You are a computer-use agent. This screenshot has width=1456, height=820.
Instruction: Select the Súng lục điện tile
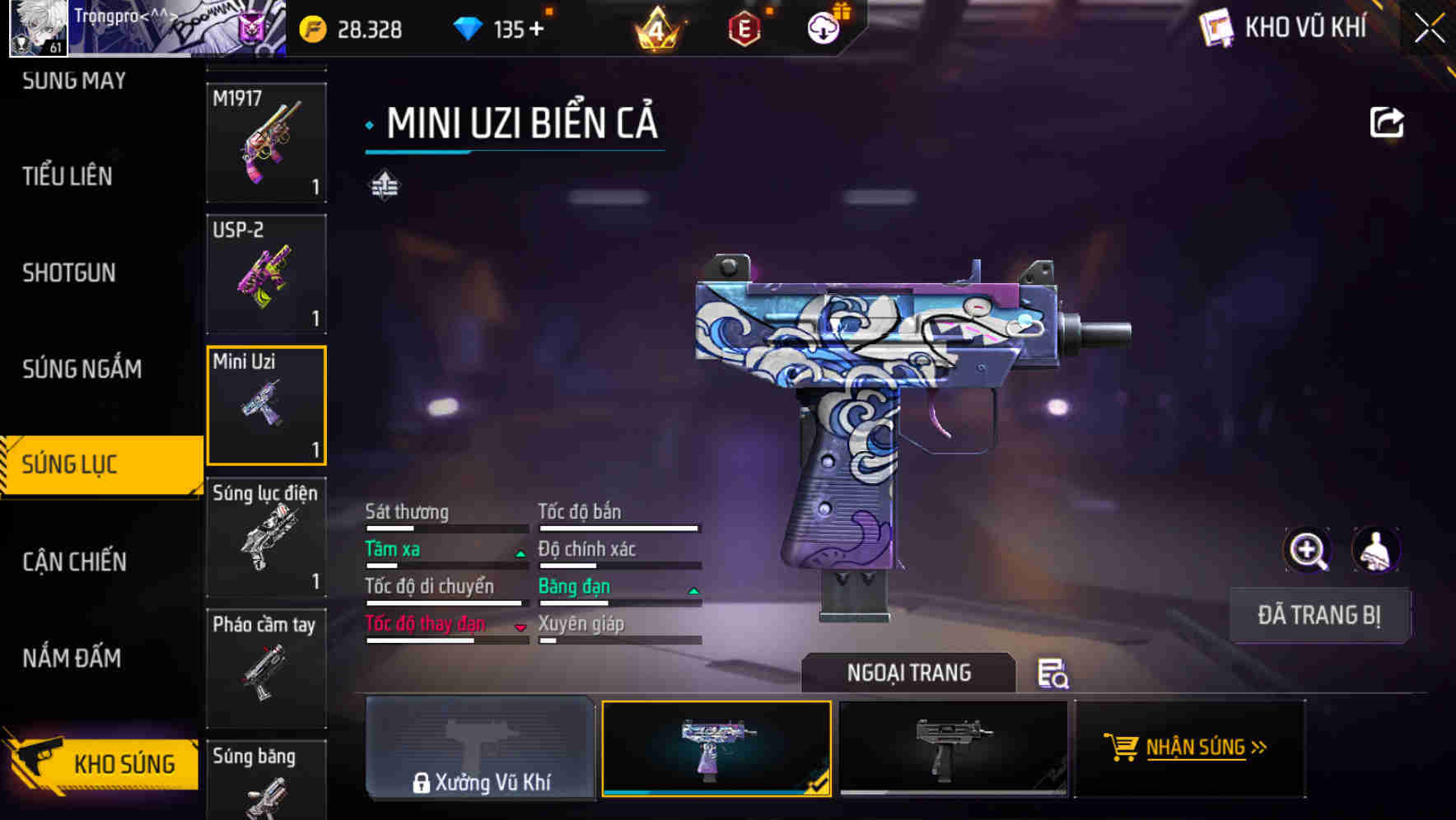click(266, 537)
